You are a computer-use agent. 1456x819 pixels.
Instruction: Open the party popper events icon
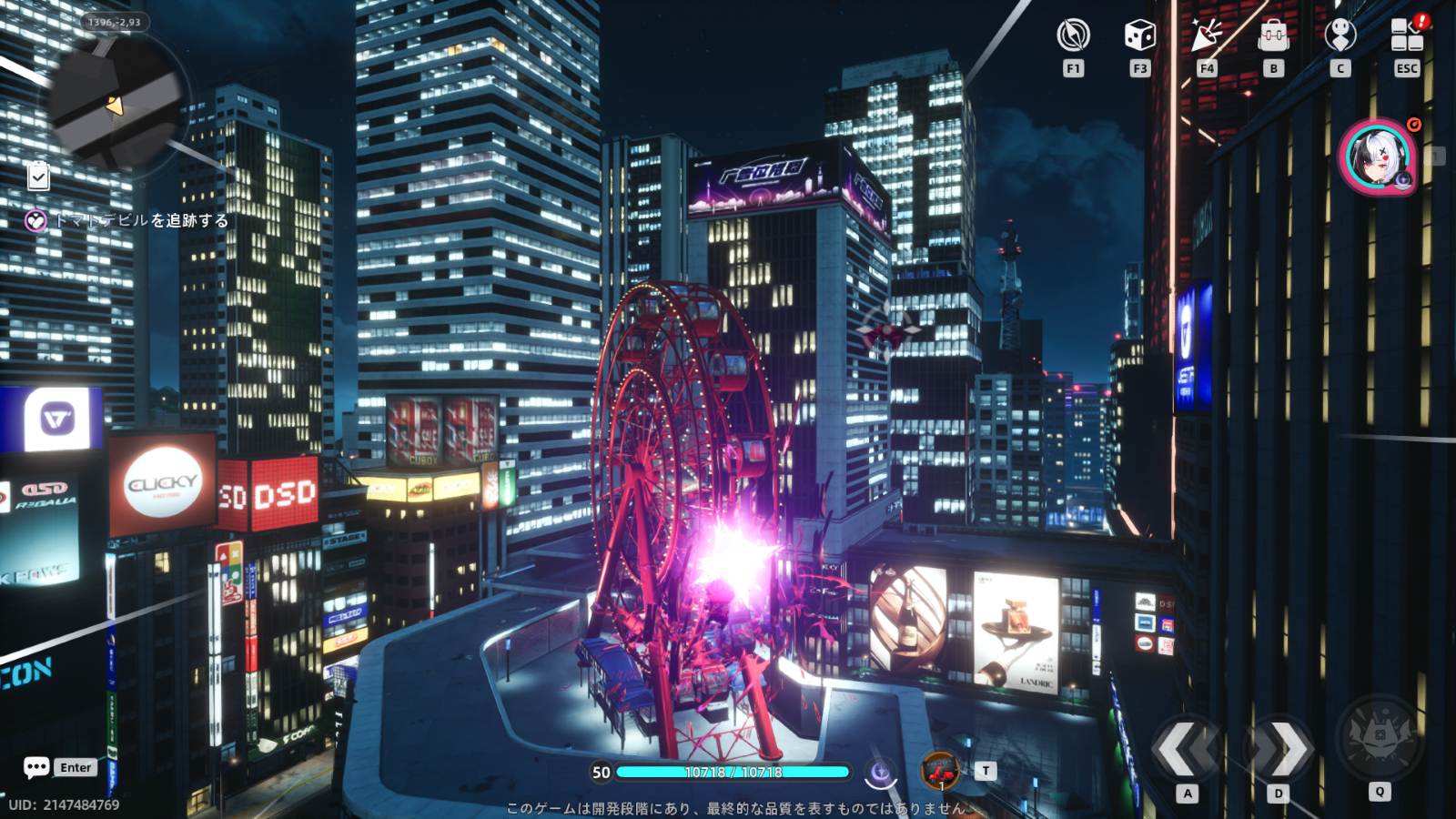[x=1207, y=36]
